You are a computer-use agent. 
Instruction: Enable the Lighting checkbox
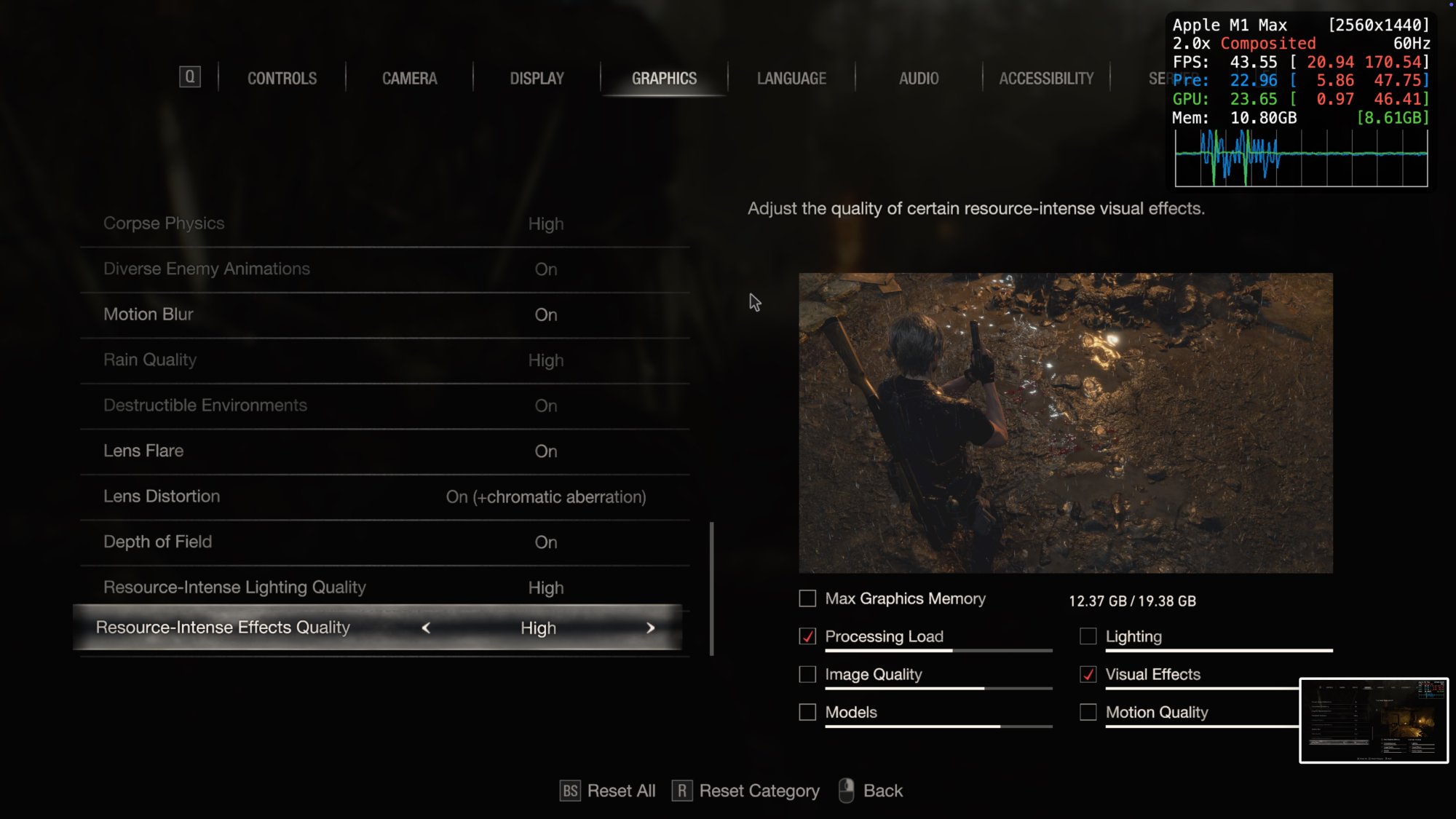pos(1088,636)
